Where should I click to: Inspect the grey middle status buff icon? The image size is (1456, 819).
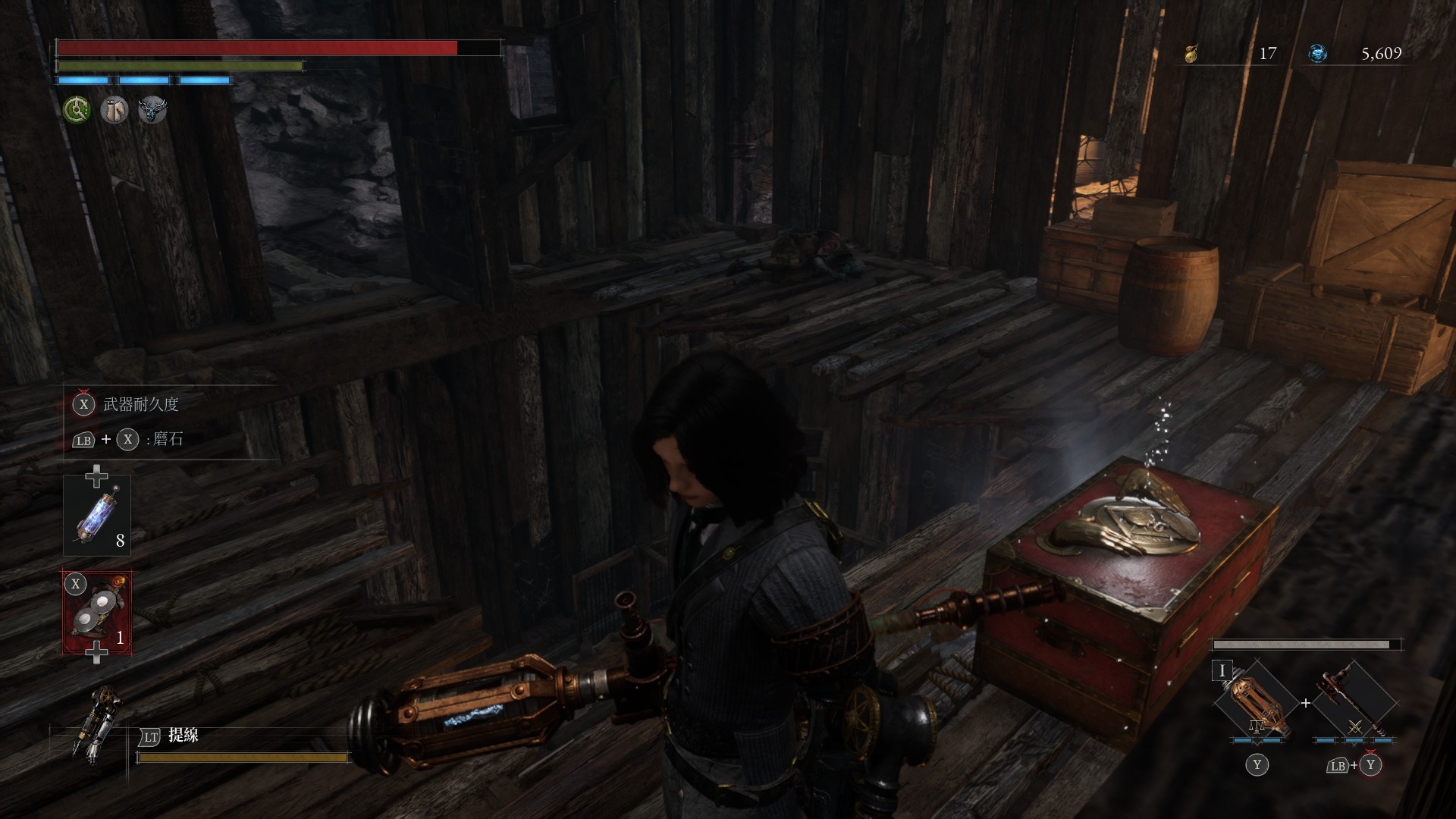pos(114,110)
